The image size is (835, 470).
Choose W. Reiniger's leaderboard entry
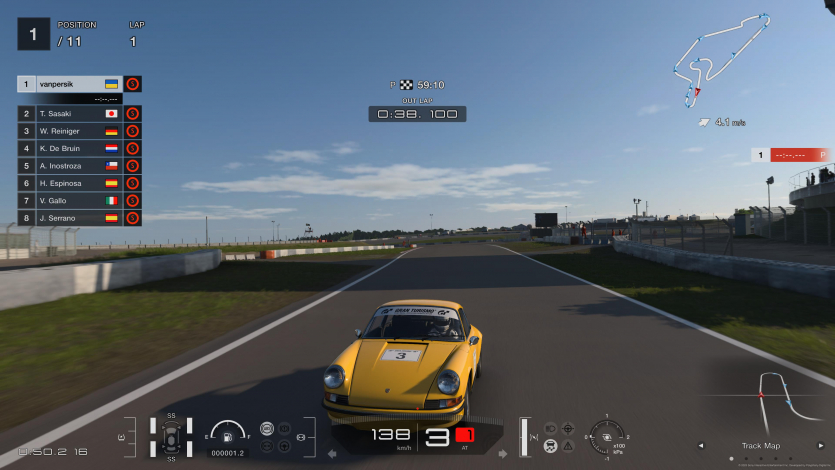pyautogui.click(x=70, y=131)
